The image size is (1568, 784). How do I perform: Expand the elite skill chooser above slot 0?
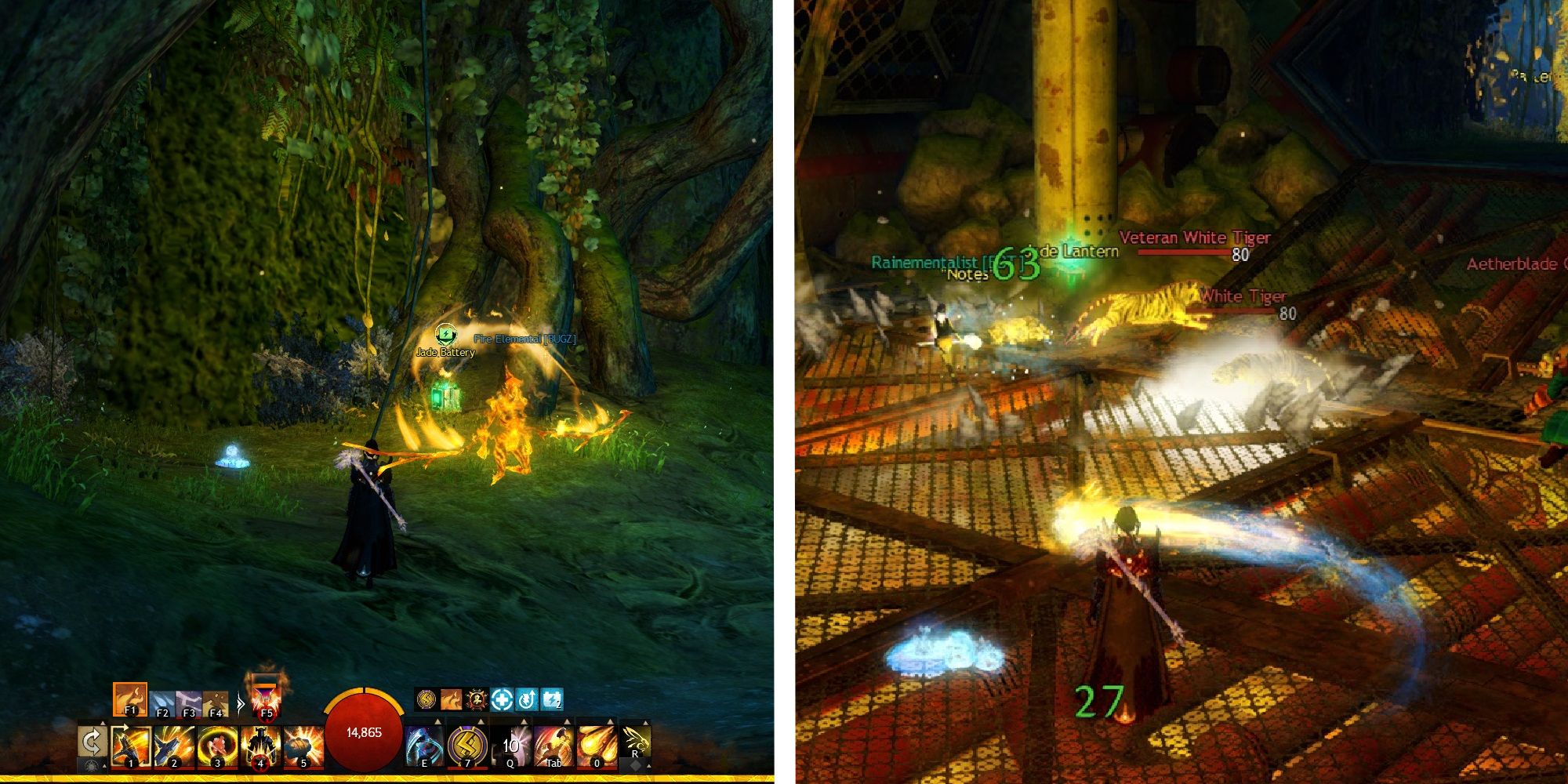click(609, 720)
